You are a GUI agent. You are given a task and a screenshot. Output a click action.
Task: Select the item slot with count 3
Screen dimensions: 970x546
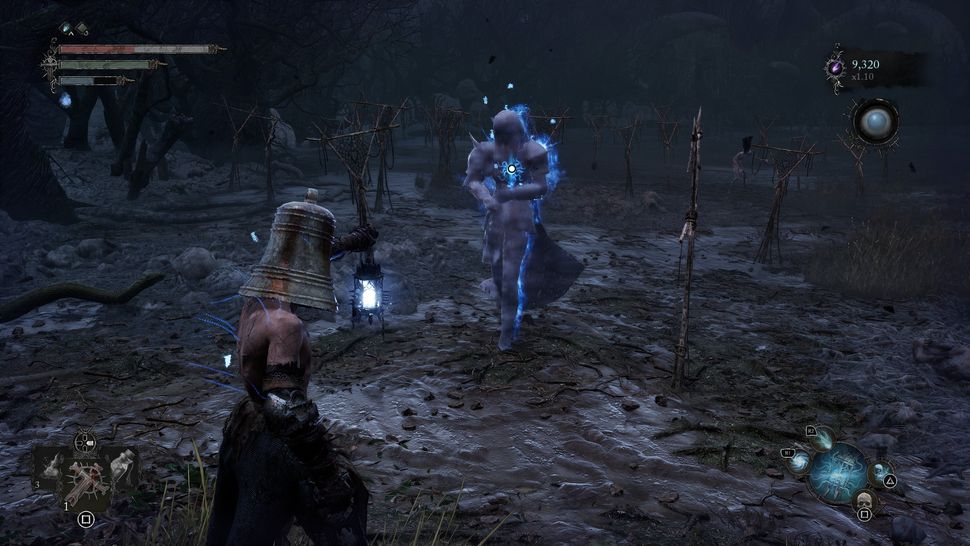coord(50,468)
